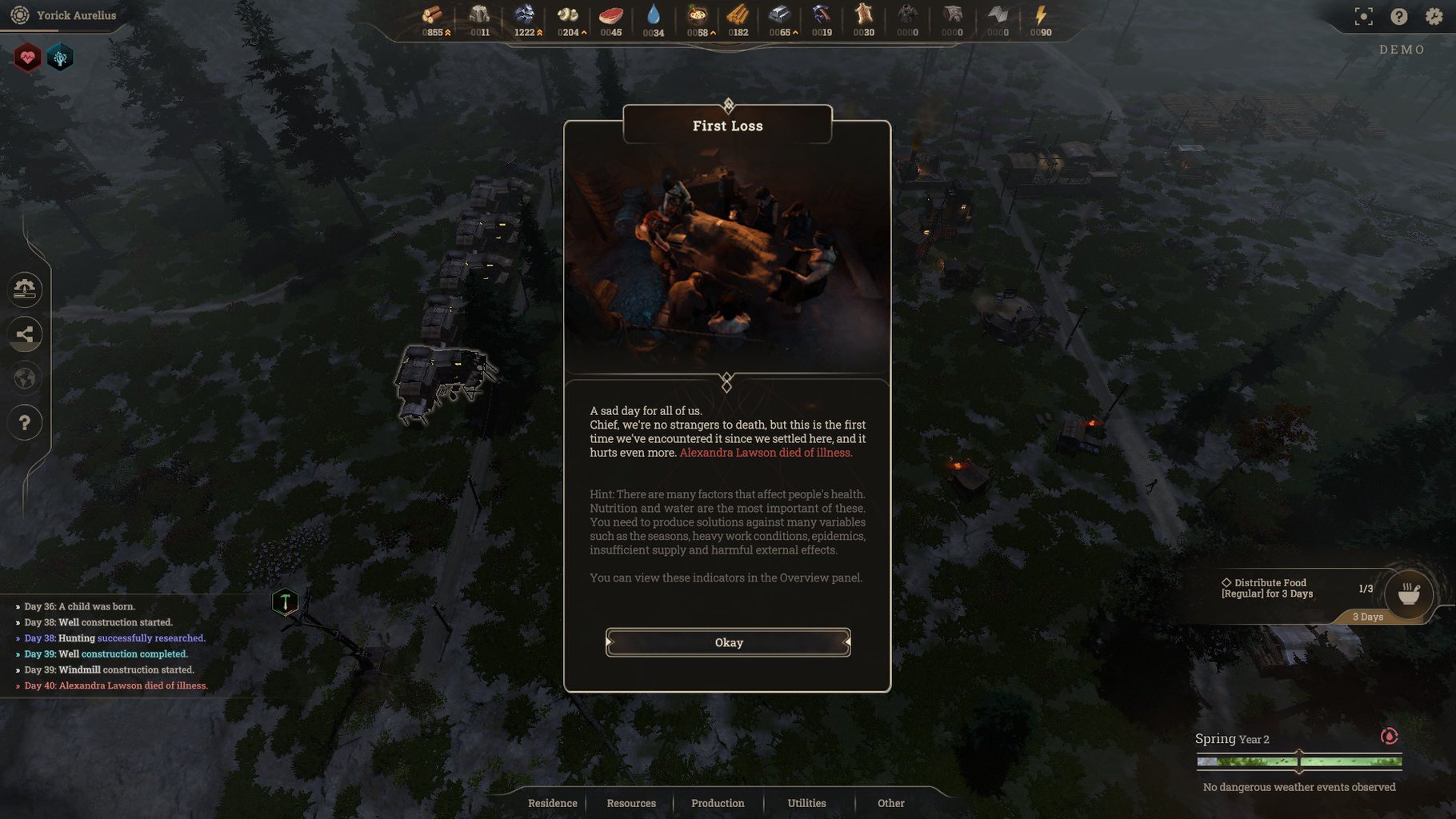Select the Production build category
The height and width of the screenshot is (819, 1456).
[717, 803]
